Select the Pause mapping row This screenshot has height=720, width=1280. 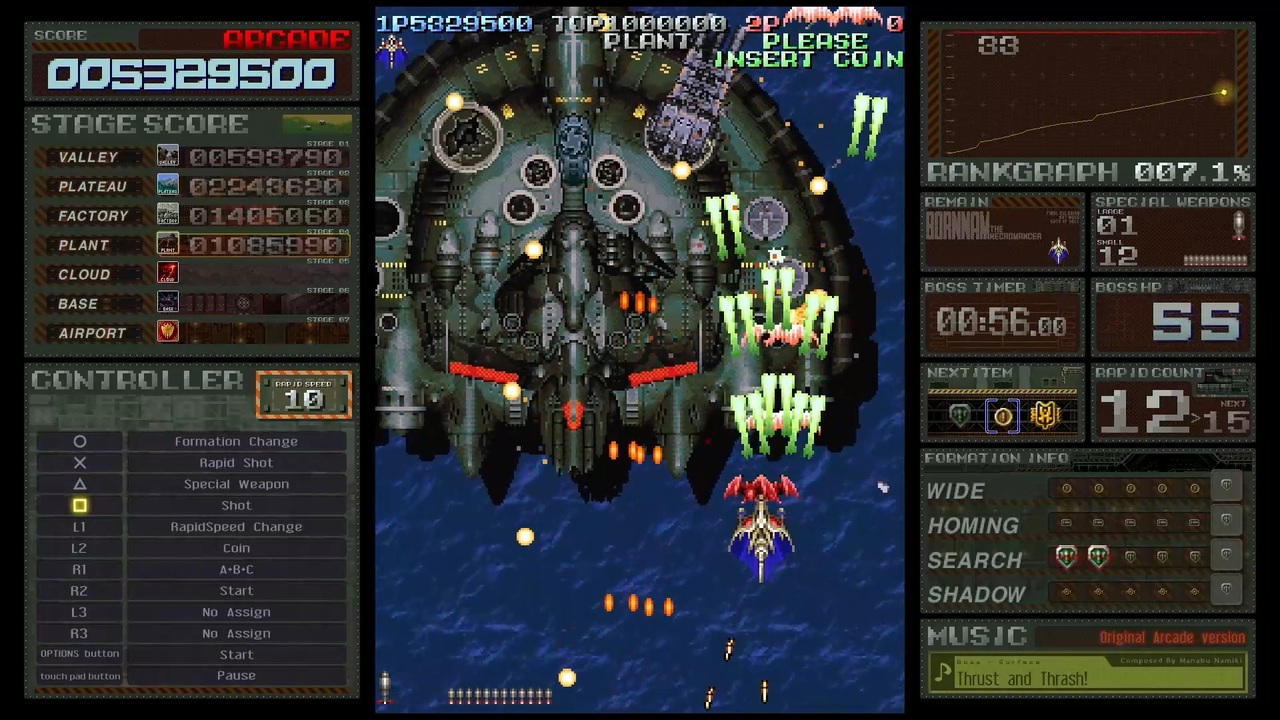coord(236,676)
